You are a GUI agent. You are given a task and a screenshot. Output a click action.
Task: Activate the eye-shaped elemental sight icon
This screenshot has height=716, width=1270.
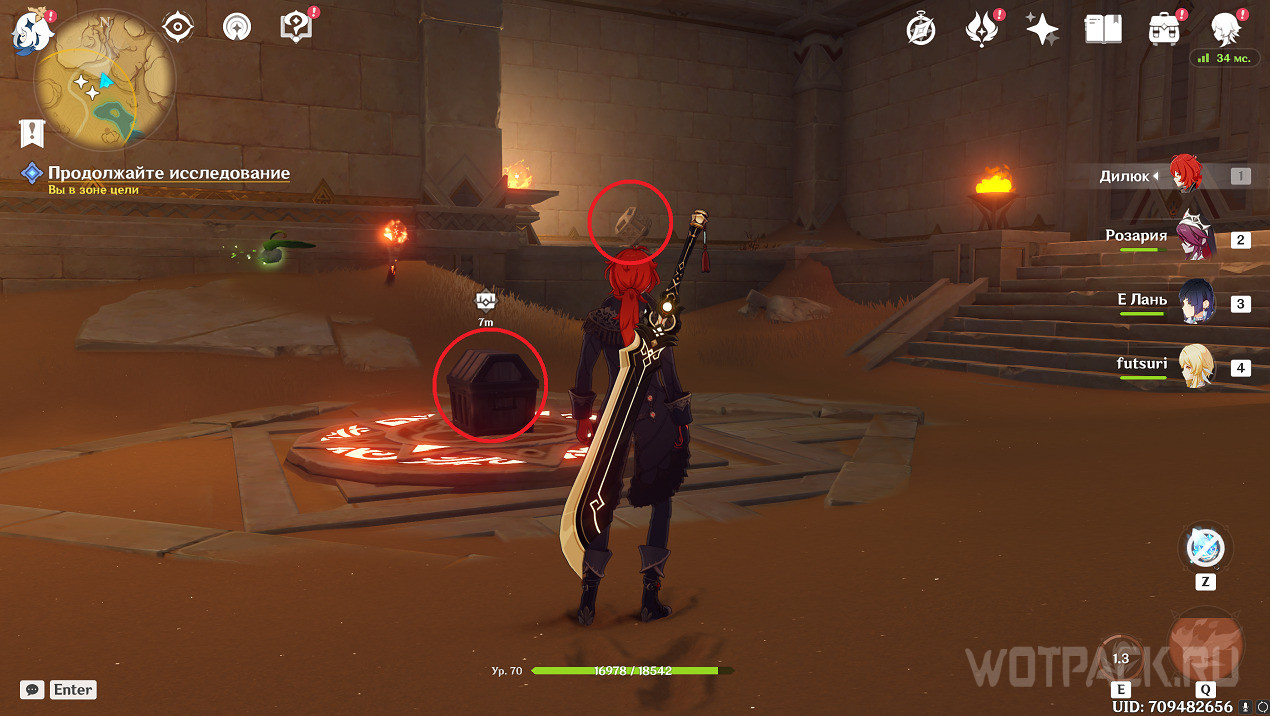178,27
